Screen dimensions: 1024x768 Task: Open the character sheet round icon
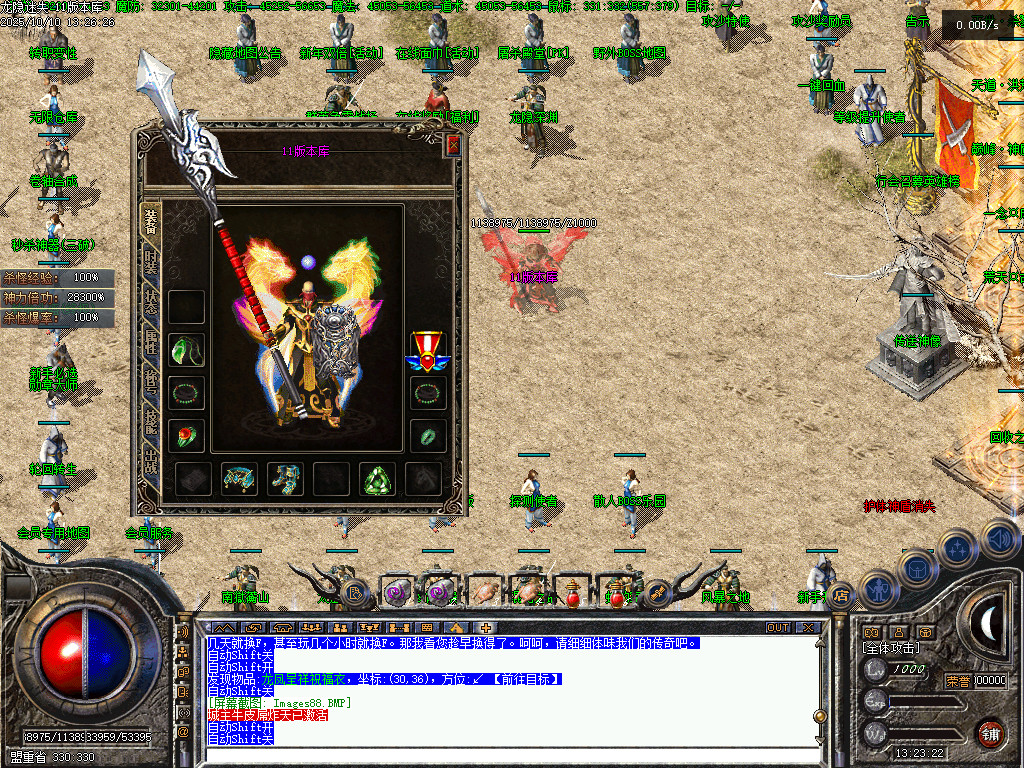(x=877, y=589)
